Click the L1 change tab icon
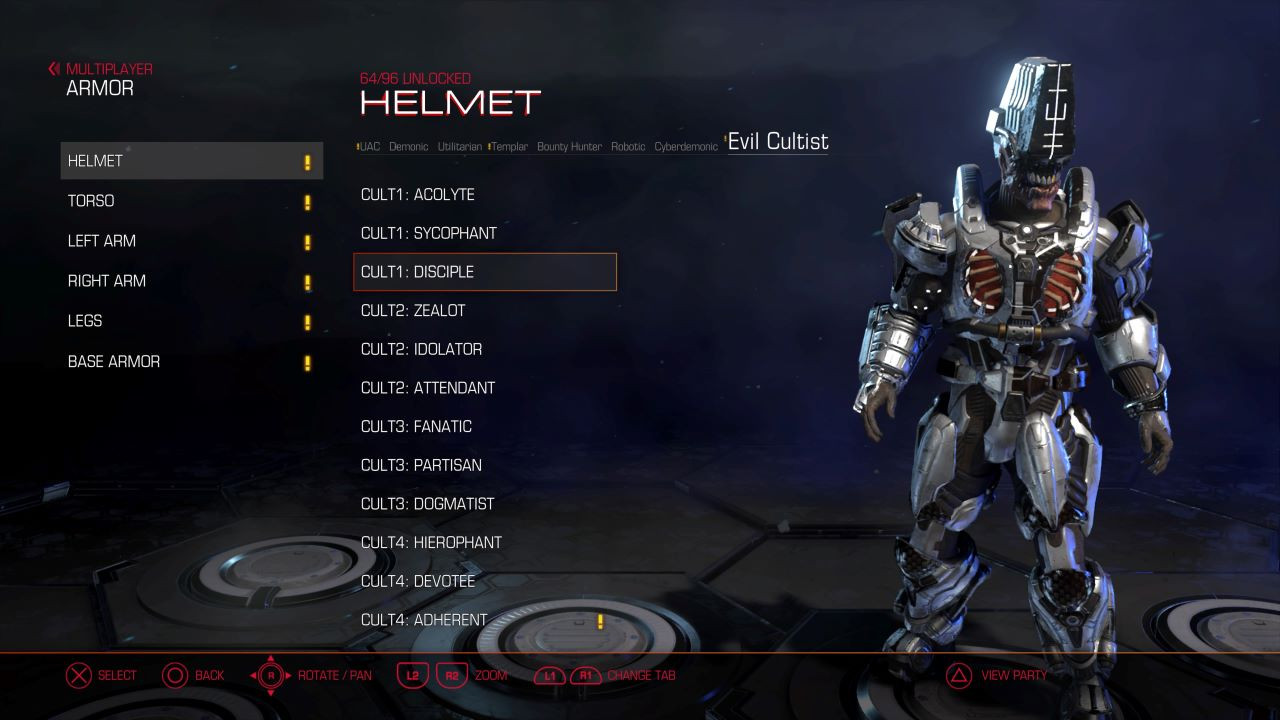The image size is (1280, 720). tap(548, 675)
